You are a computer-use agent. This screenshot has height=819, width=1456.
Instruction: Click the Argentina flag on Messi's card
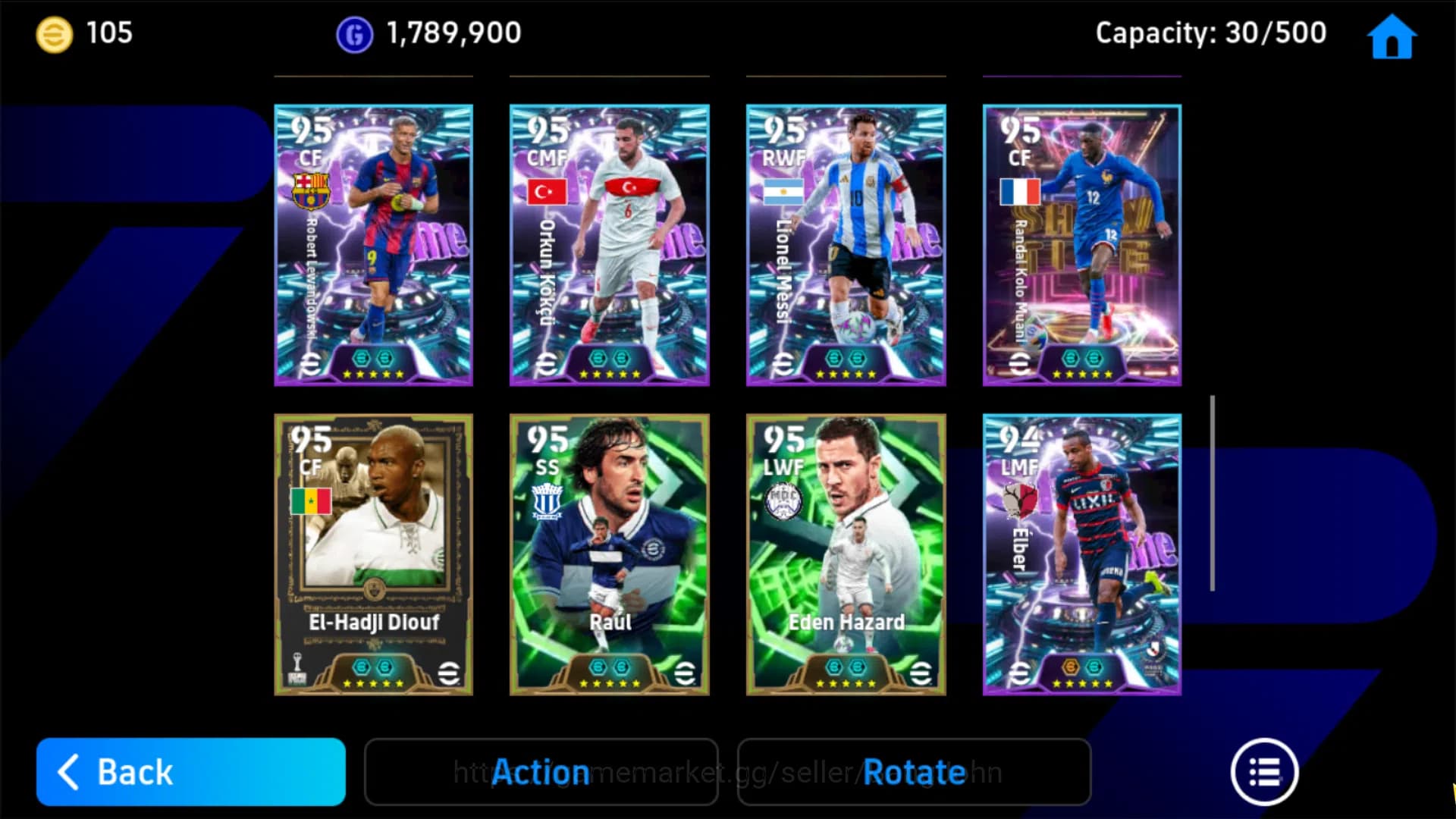pos(783,192)
